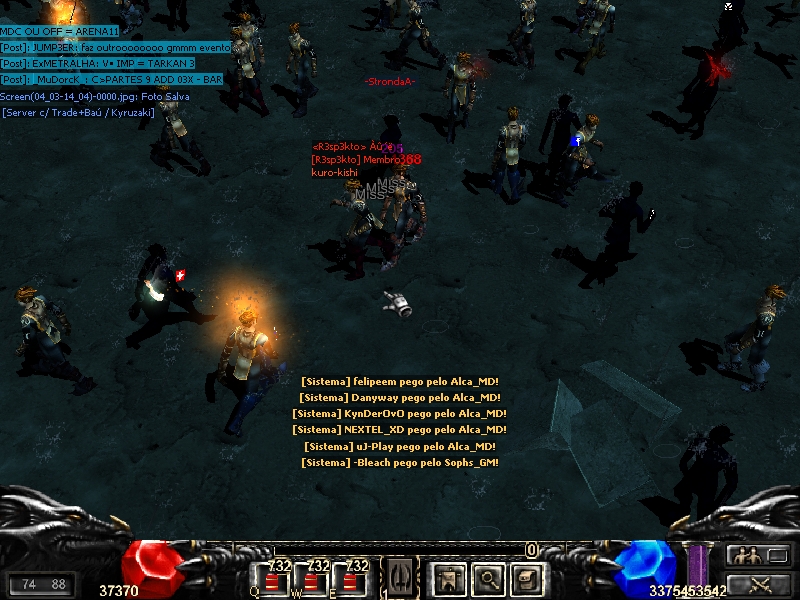Click the magnifying glass button
This screenshot has width=800, height=600.
tap(488, 577)
